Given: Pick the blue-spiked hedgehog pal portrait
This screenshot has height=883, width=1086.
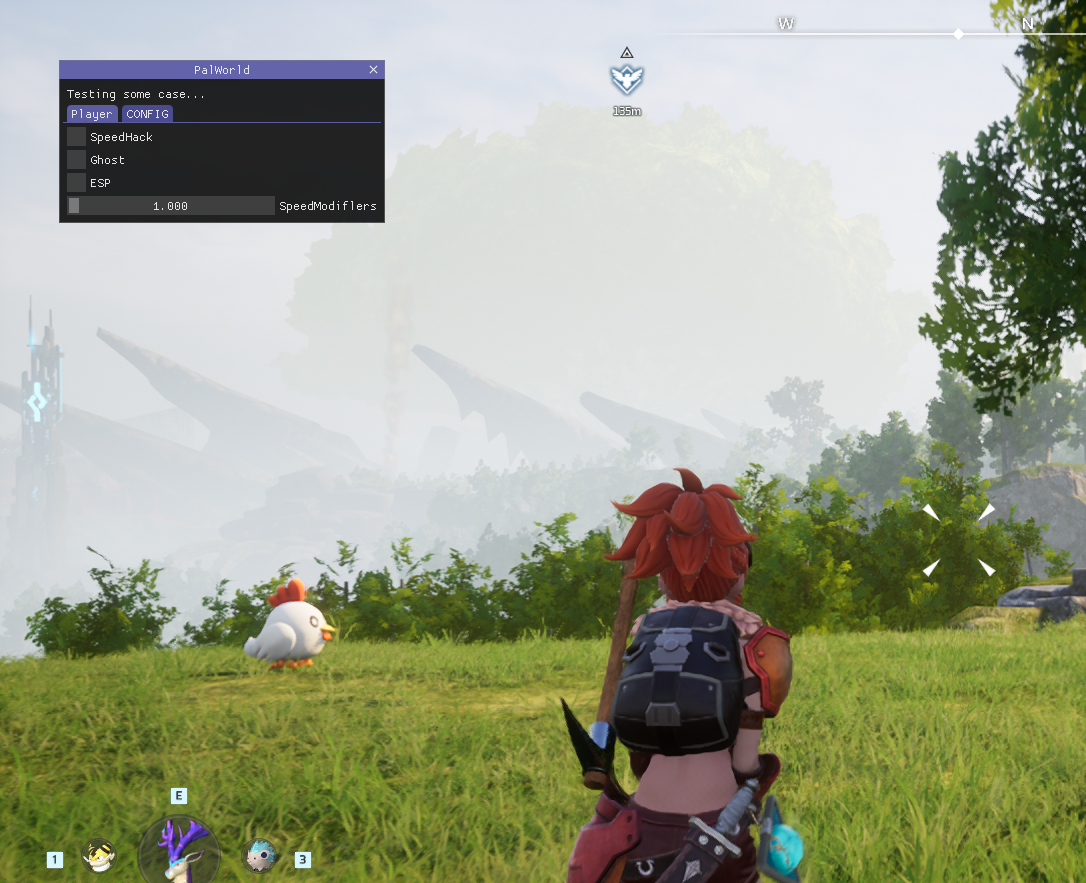Looking at the screenshot, I should point(260,855).
